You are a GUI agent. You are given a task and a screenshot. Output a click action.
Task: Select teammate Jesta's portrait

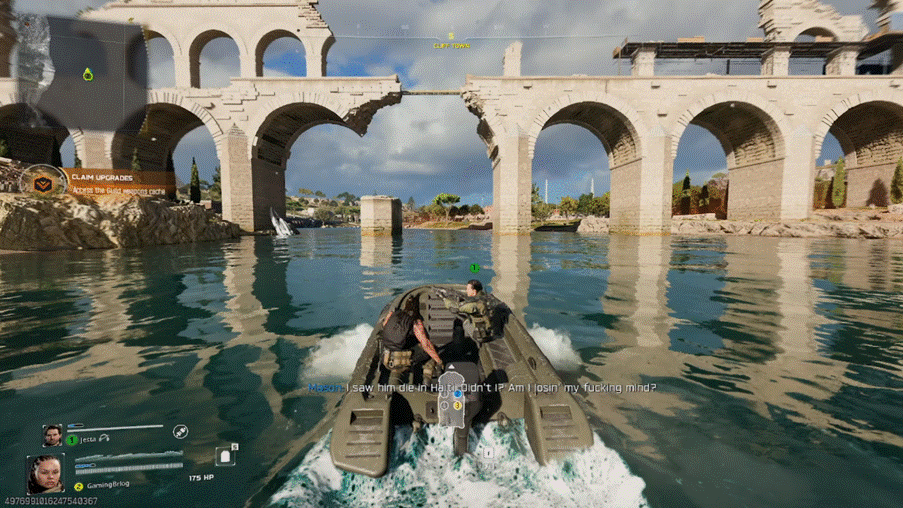[52, 435]
